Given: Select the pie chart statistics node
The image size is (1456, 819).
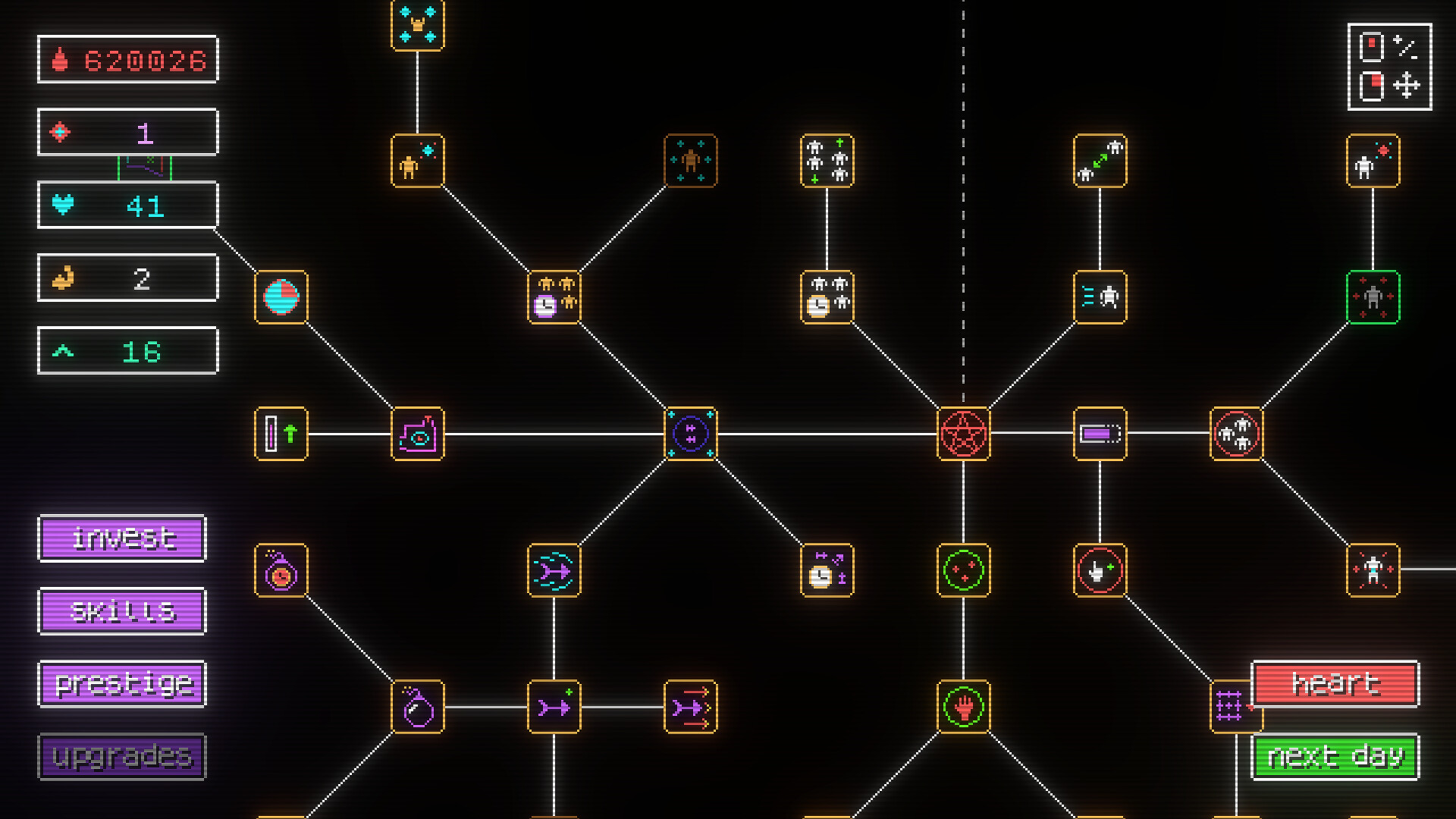Looking at the screenshot, I should [281, 297].
